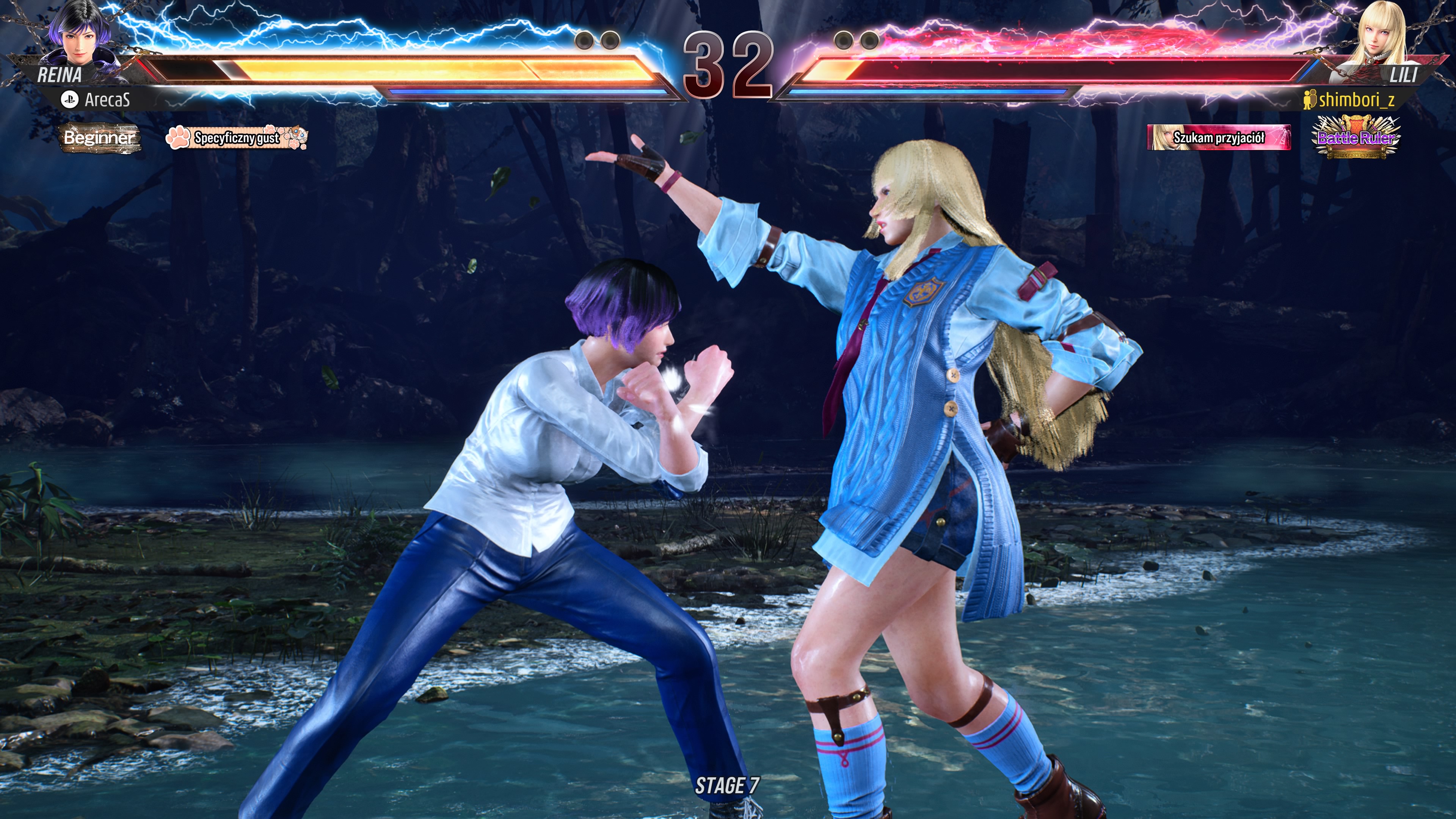This screenshot has width=1456, height=819.
Task: Open the "Szukam przyjaciół" title plate
Action: 1218,138
